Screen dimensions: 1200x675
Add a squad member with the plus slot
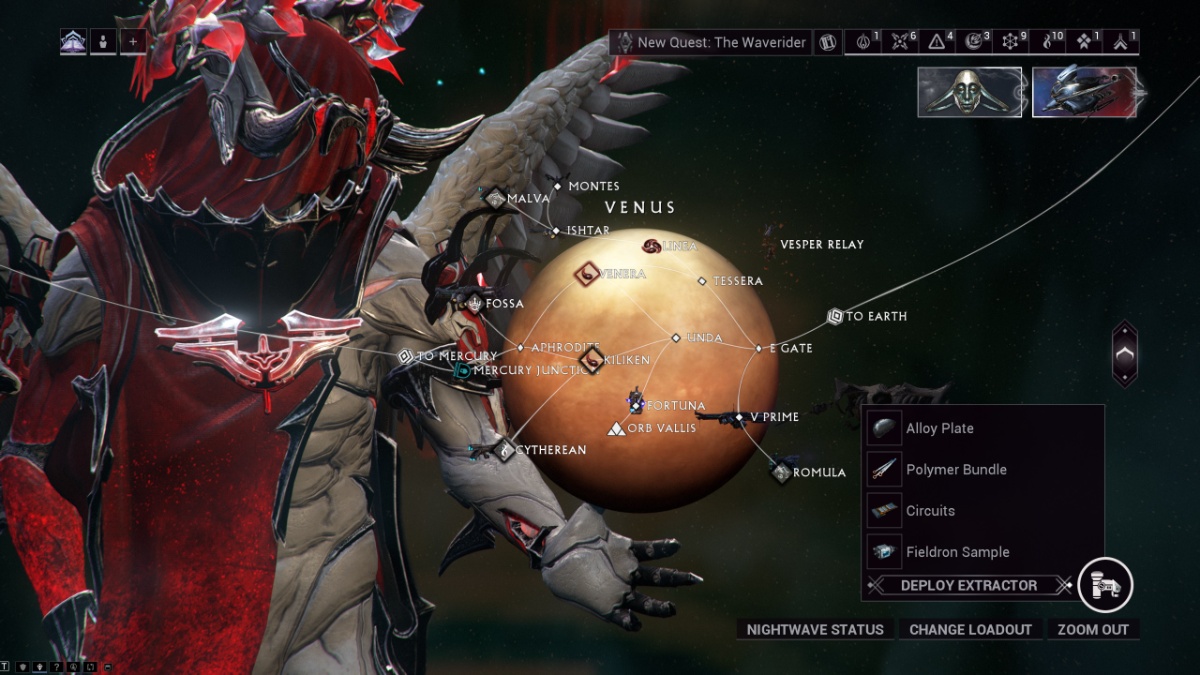pyautogui.click(x=133, y=42)
